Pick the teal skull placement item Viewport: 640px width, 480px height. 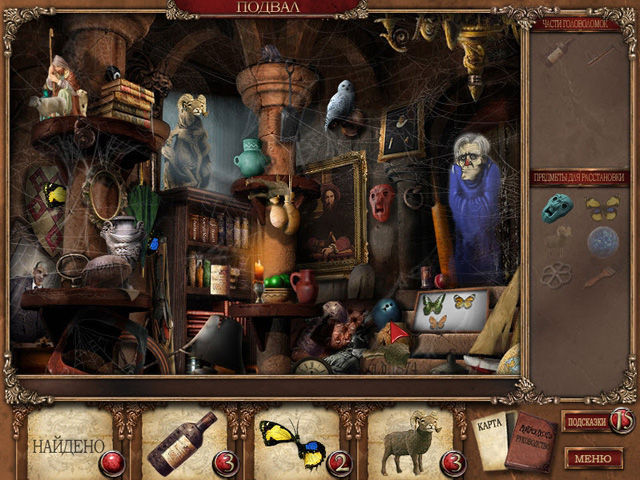point(557,207)
